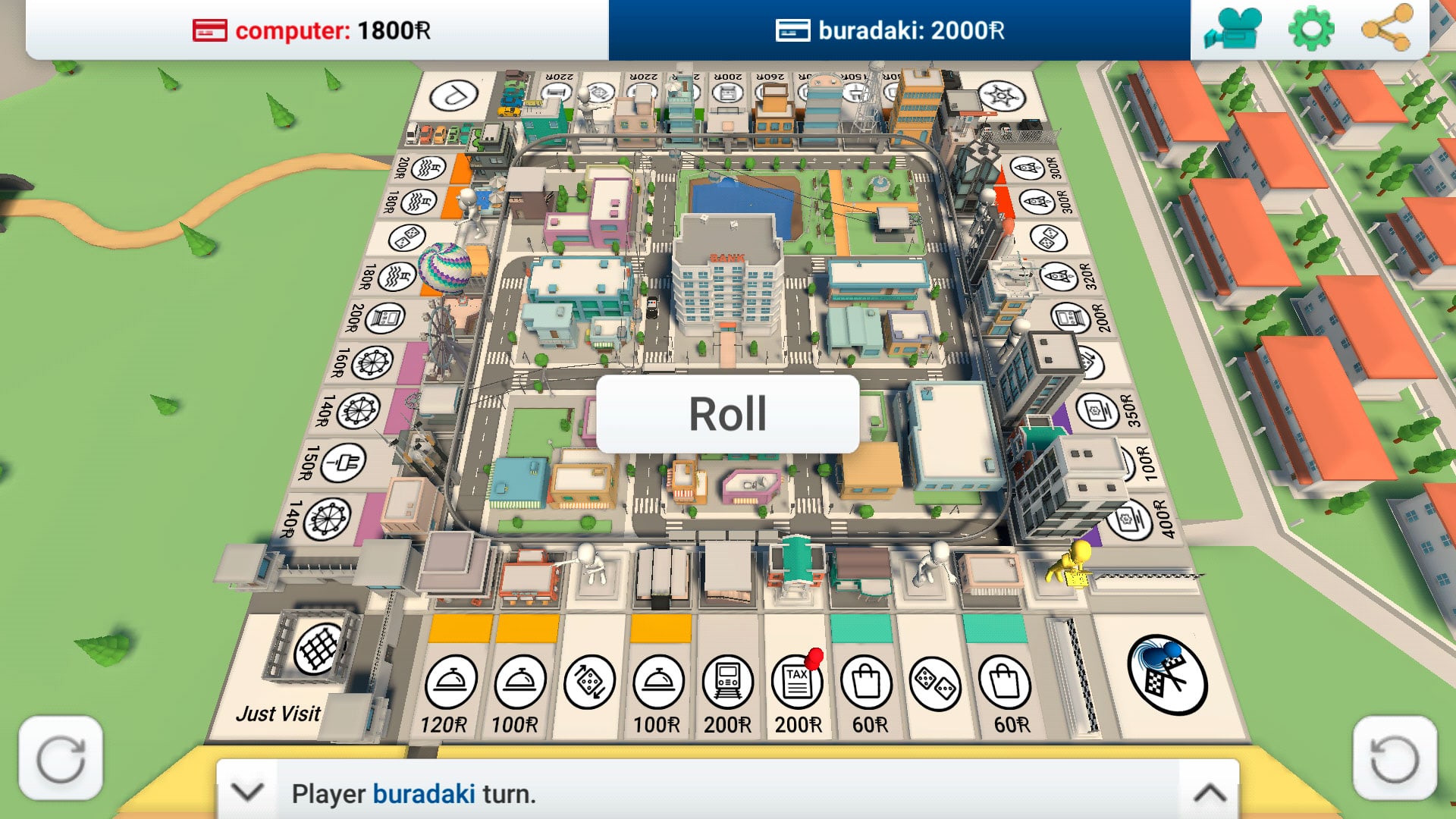Rotate the board counterclockwise

pyautogui.click(x=1394, y=758)
